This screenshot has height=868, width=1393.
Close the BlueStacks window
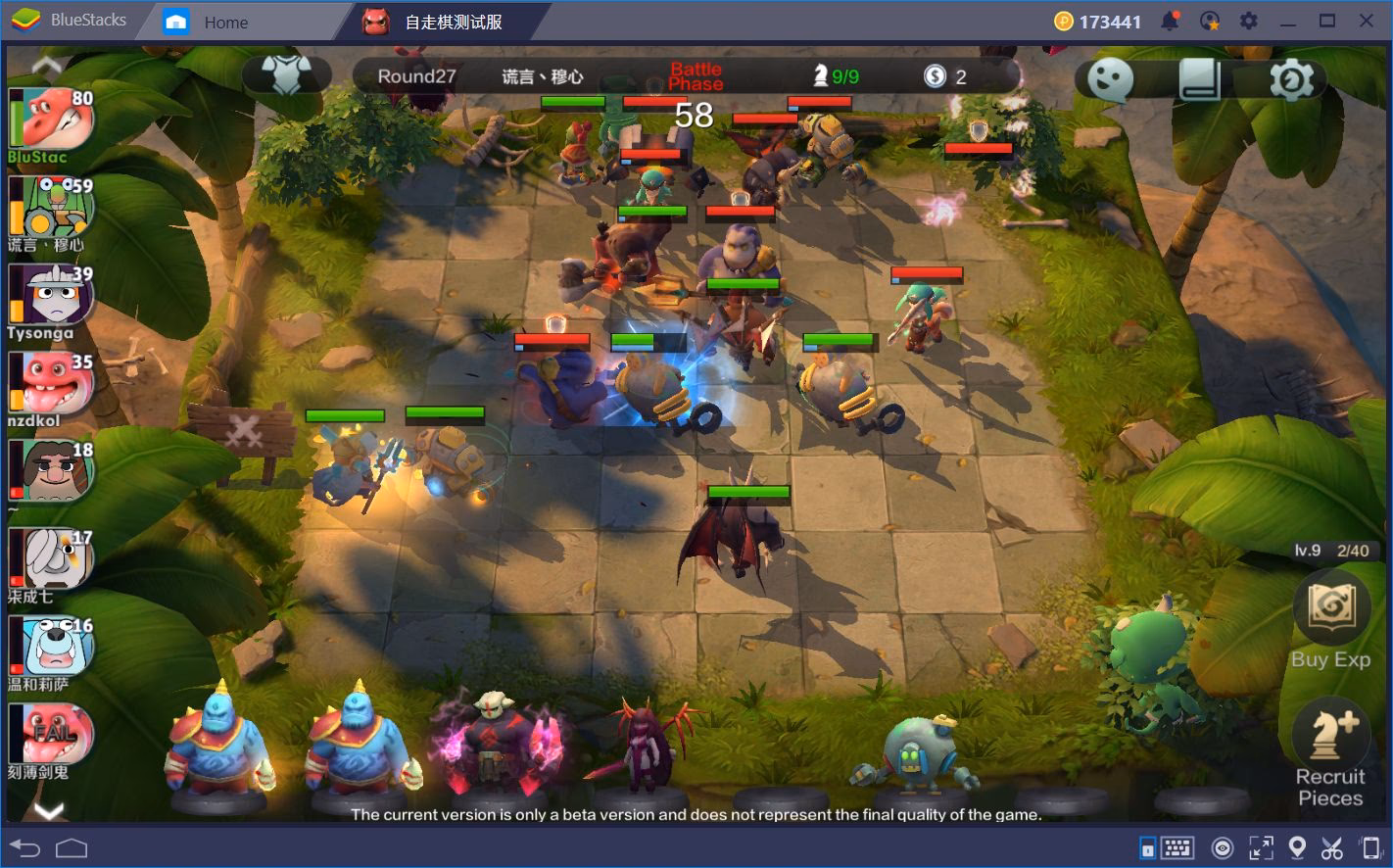[1366, 21]
